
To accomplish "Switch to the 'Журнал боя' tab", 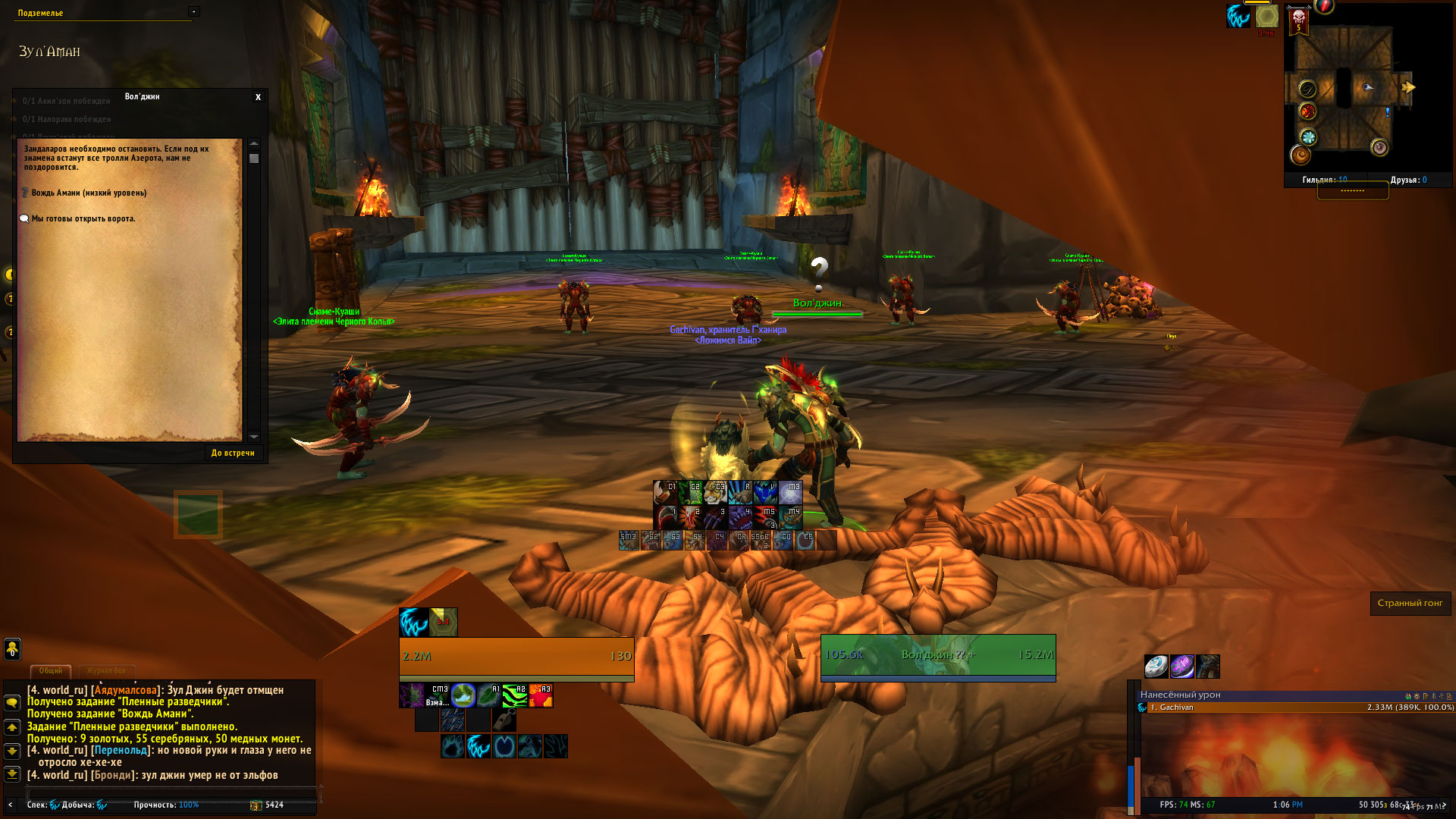I will [x=106, y=670].
